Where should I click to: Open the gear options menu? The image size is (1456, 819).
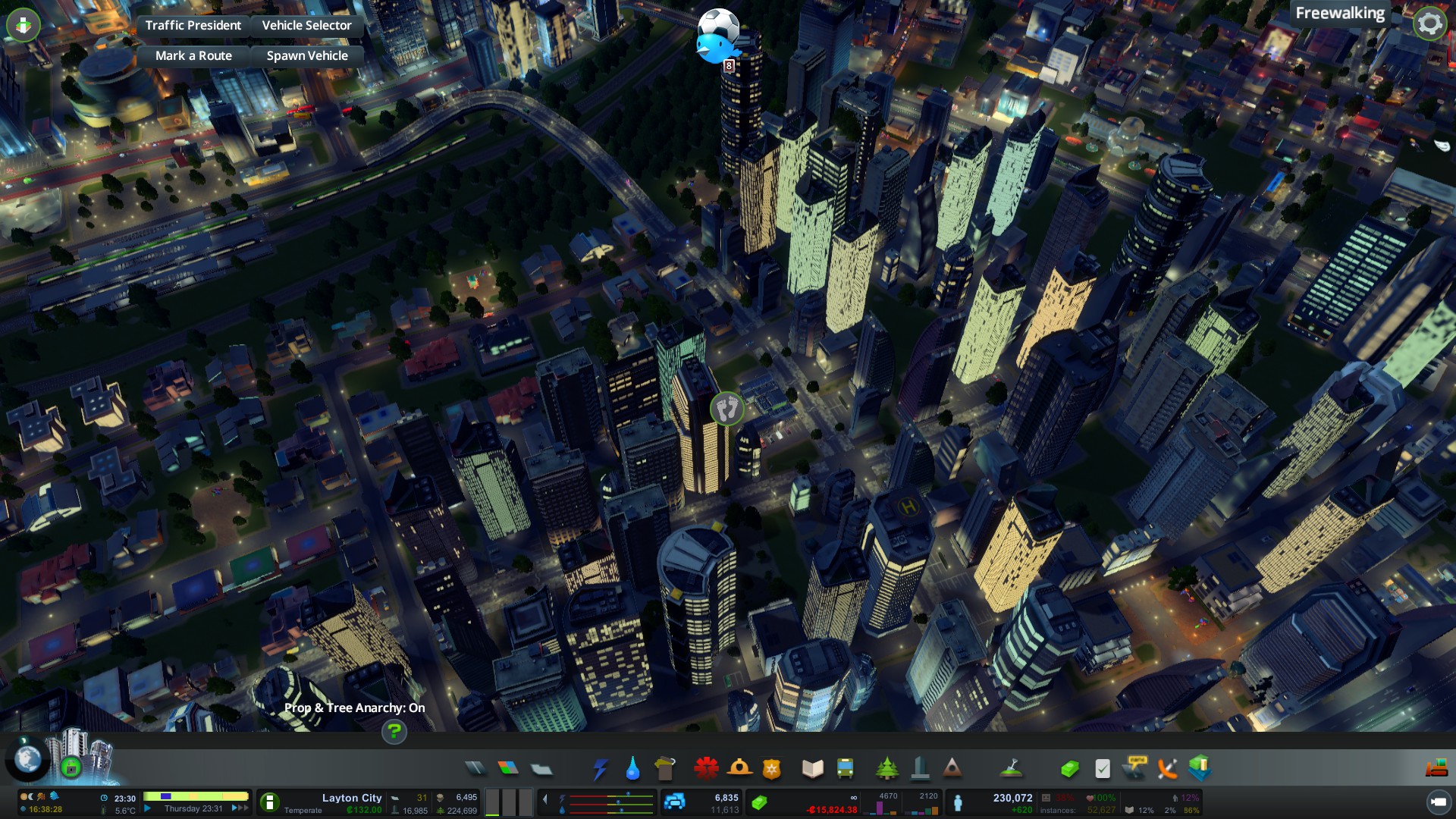pos(1429,24)
